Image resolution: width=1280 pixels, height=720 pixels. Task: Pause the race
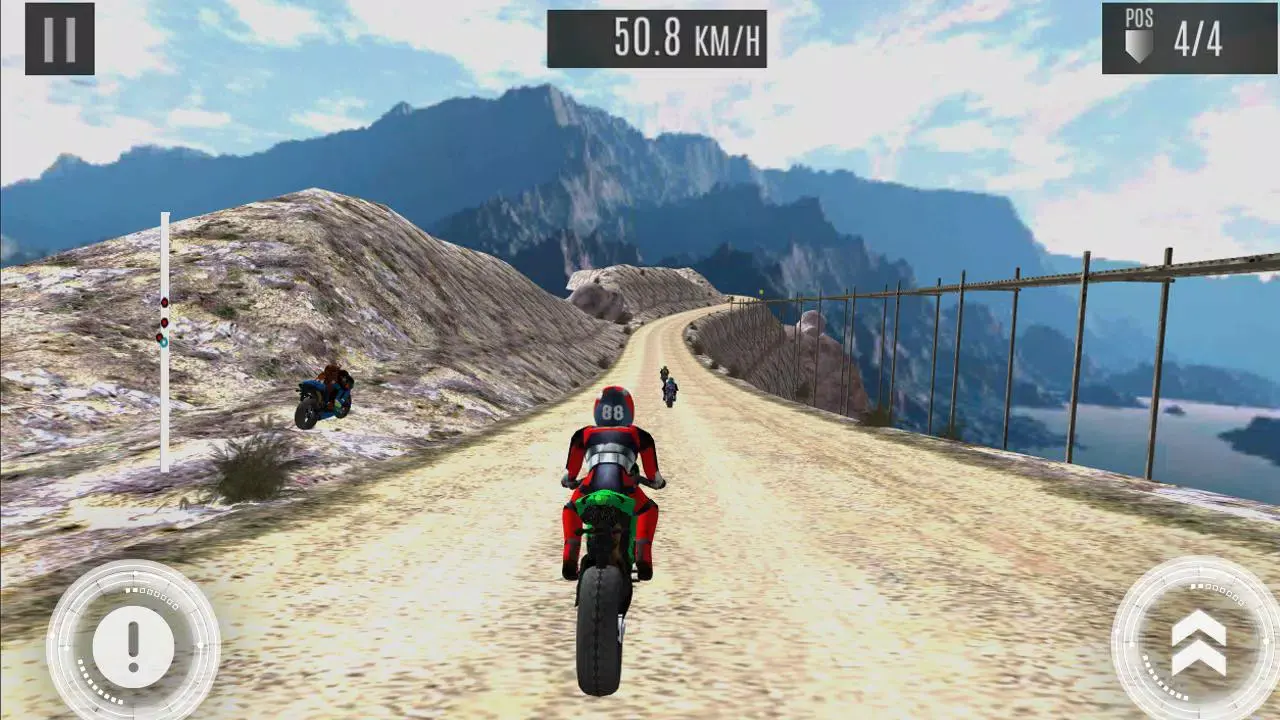click(x=60, y=39)
